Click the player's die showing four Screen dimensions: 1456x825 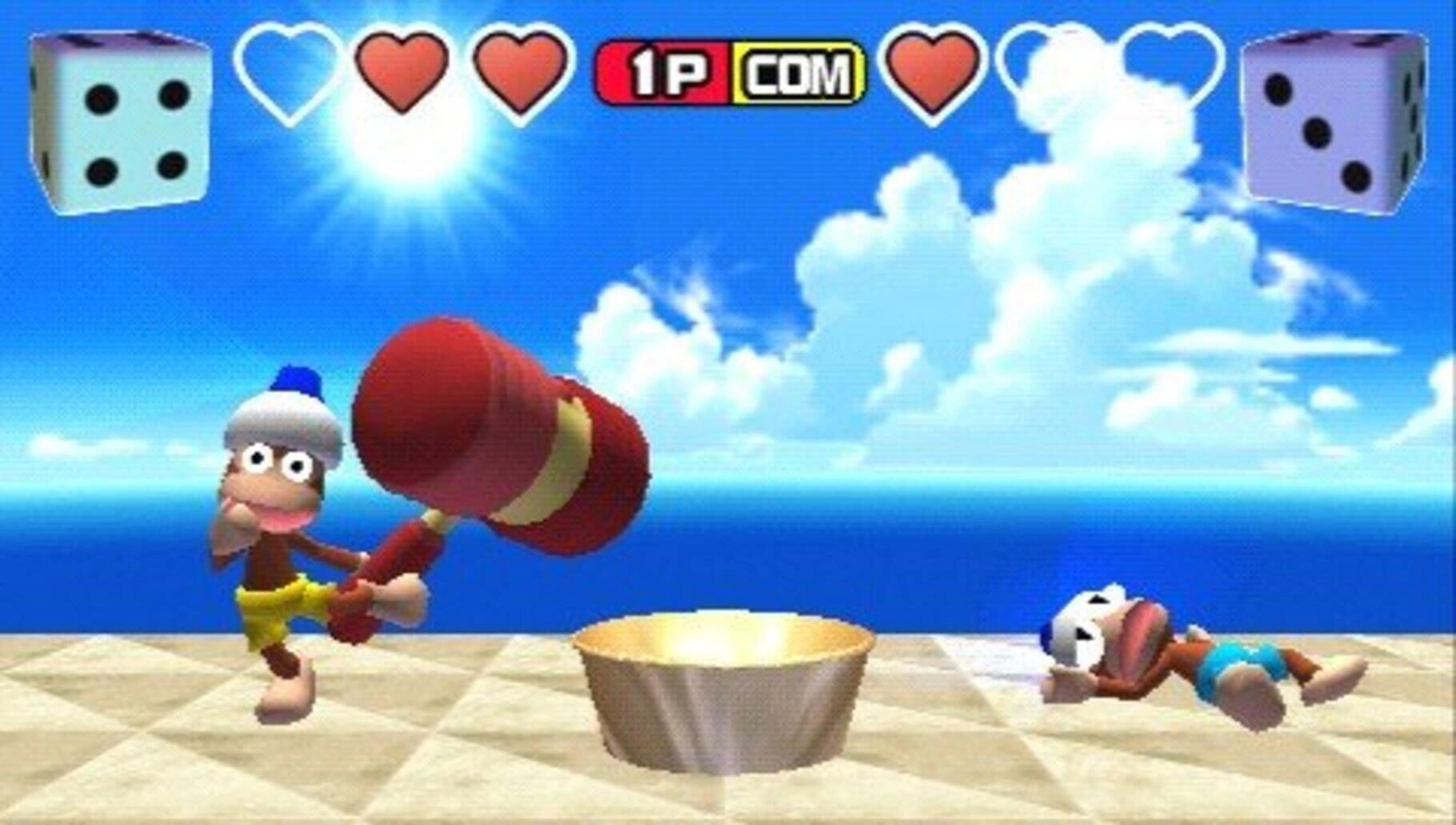(122, 122)
